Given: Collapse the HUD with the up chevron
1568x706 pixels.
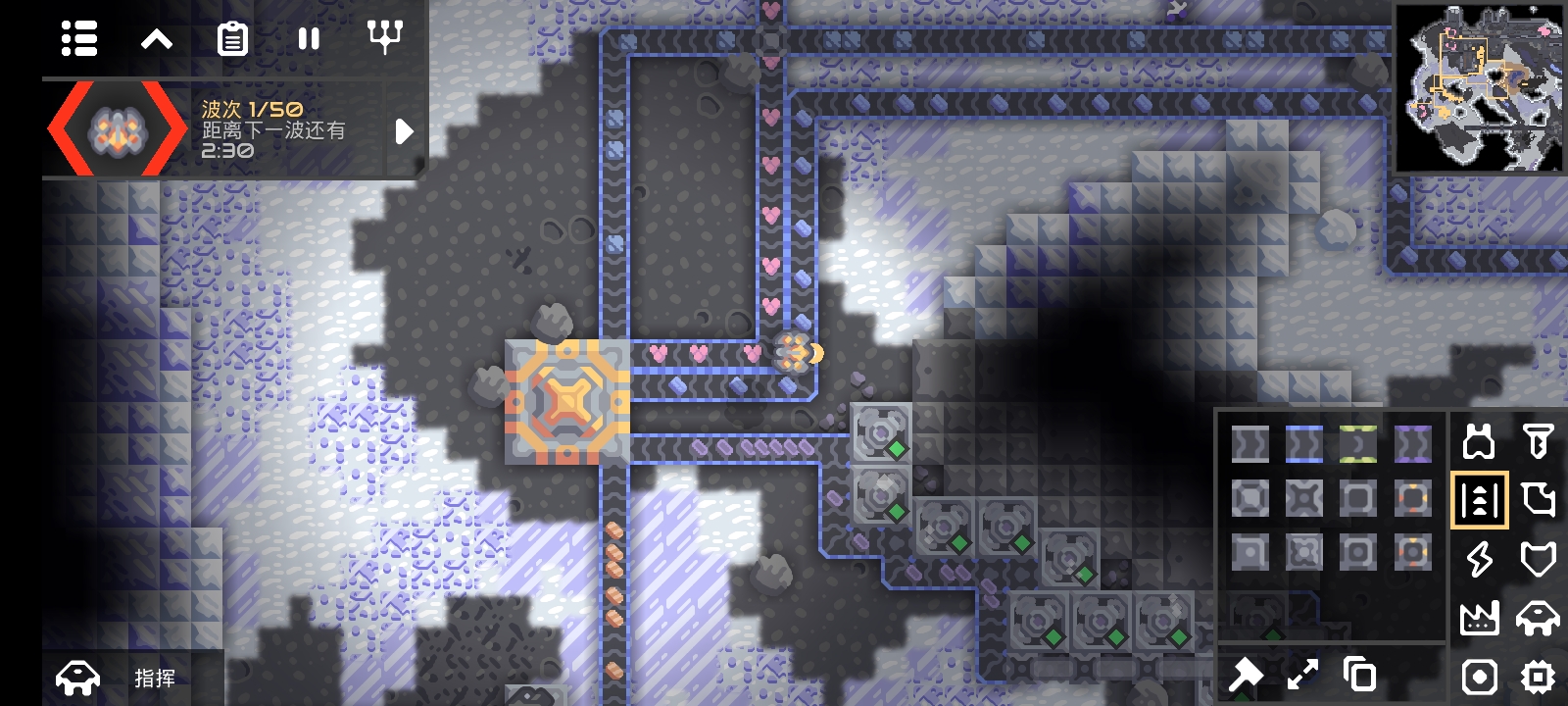Looking at the screenshot, I should pyautogui.click(x=157, y=39).
